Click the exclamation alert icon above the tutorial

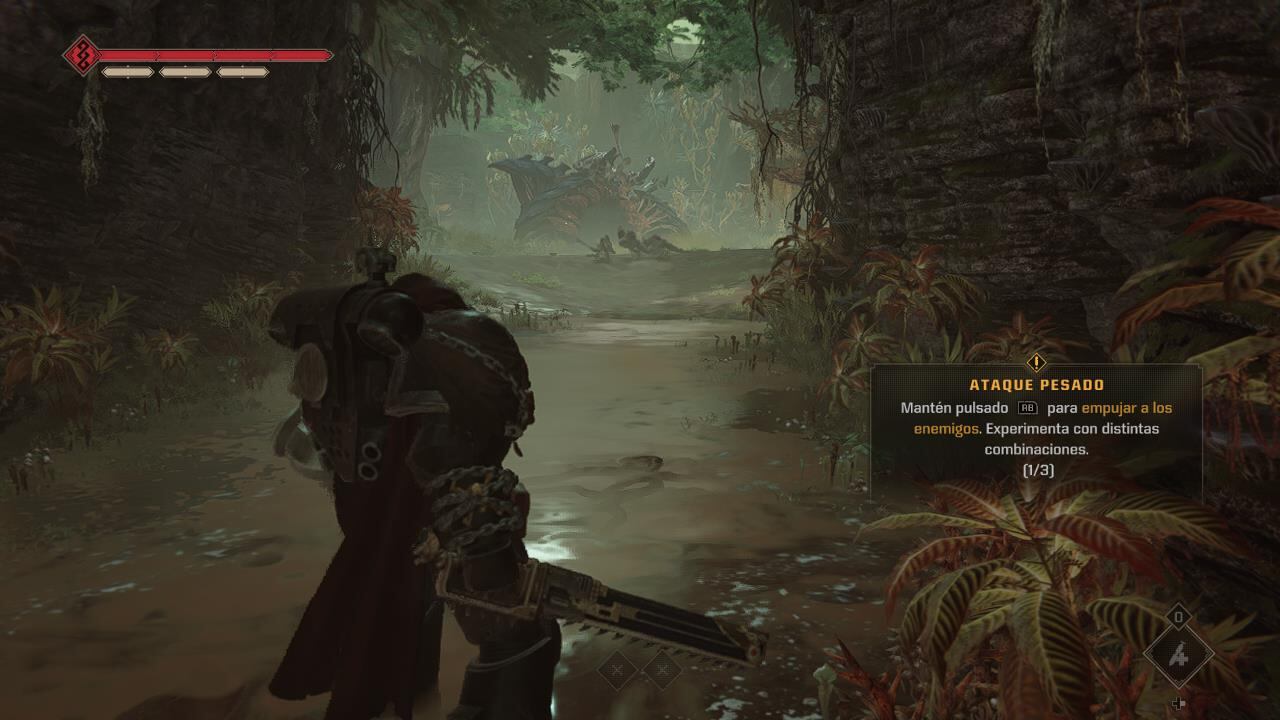pos(1036,362)
